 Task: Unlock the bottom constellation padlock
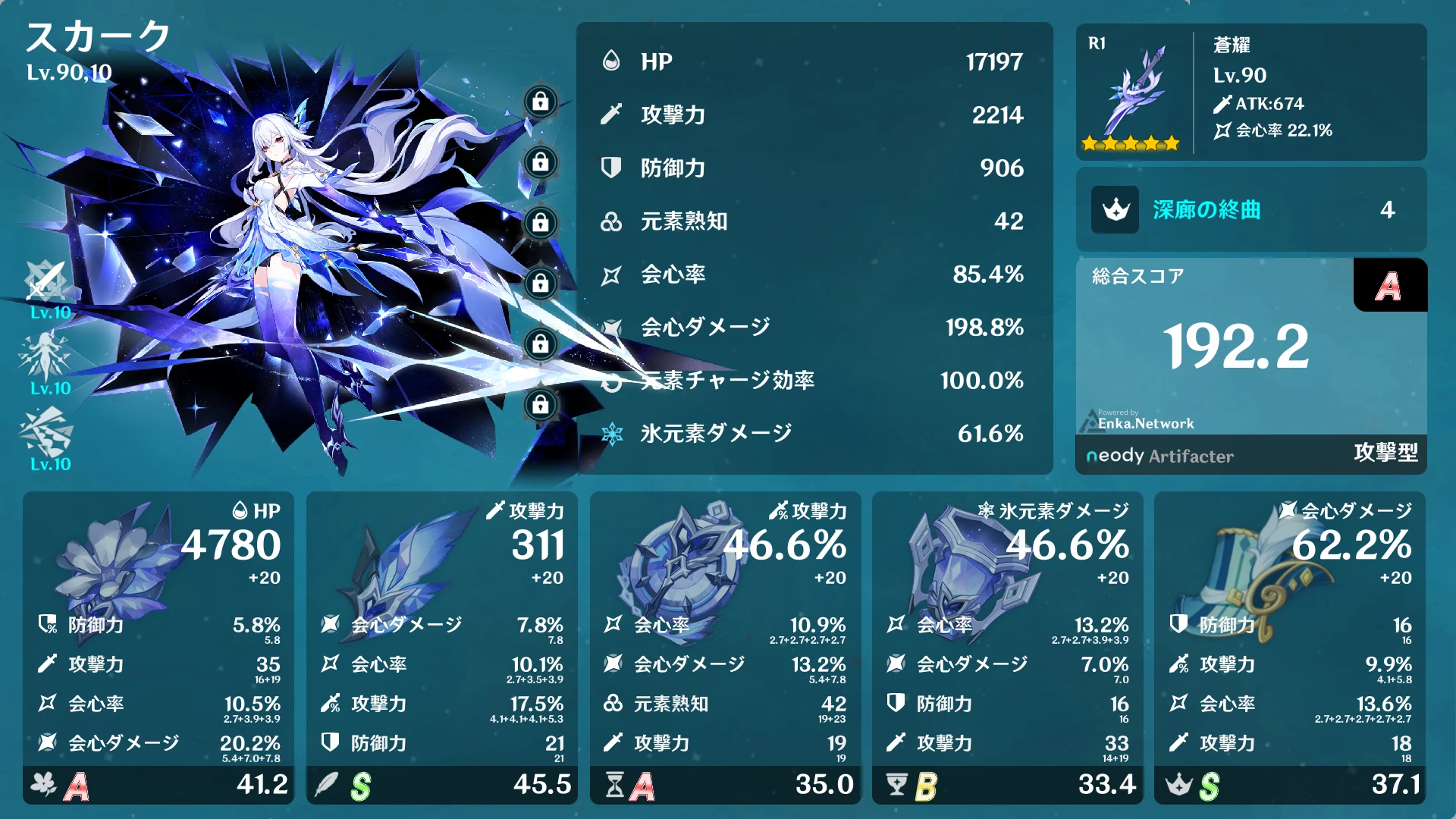click(539, 404)
